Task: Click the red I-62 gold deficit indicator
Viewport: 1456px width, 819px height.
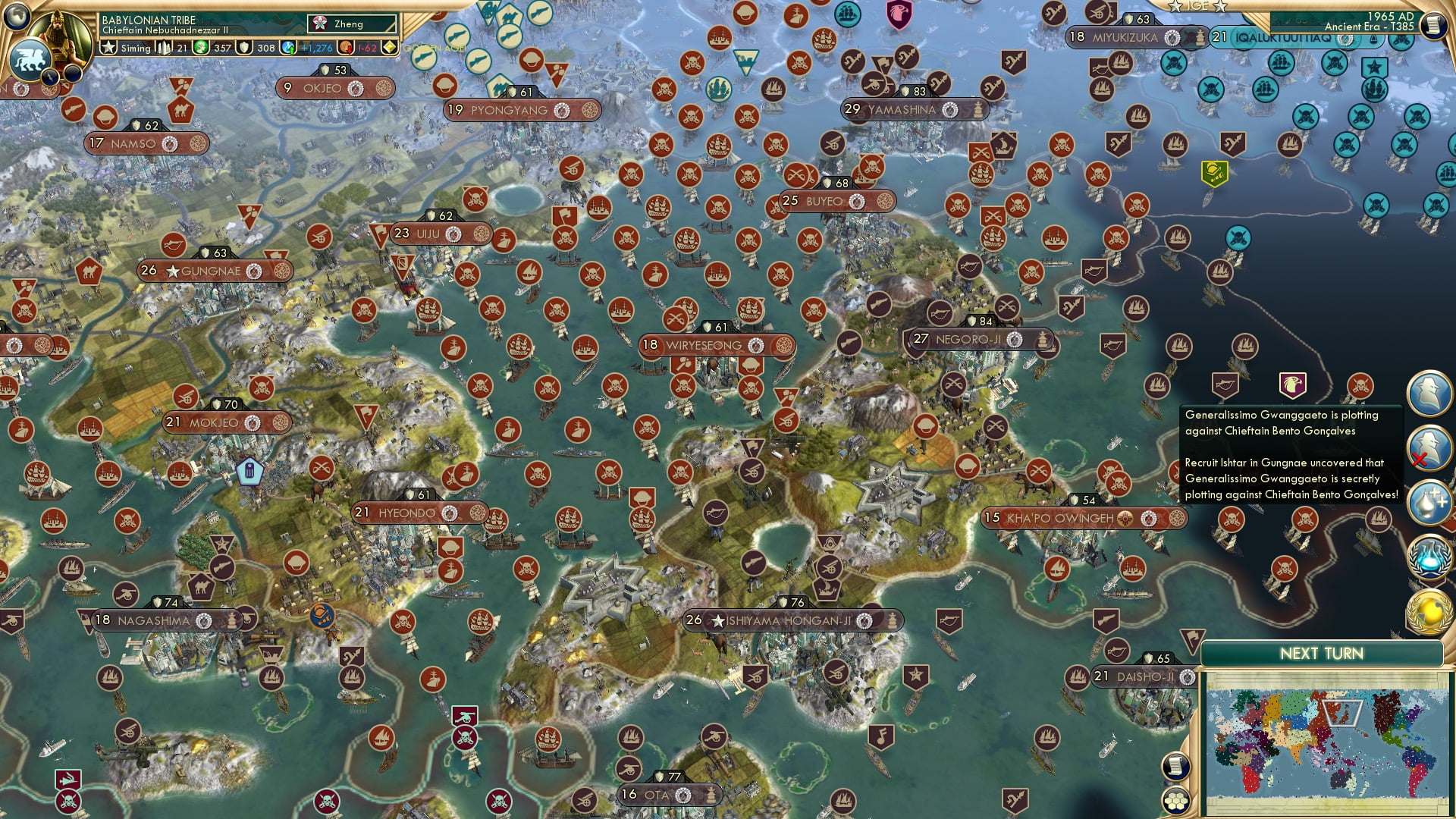Action: (x=368, y=47)
